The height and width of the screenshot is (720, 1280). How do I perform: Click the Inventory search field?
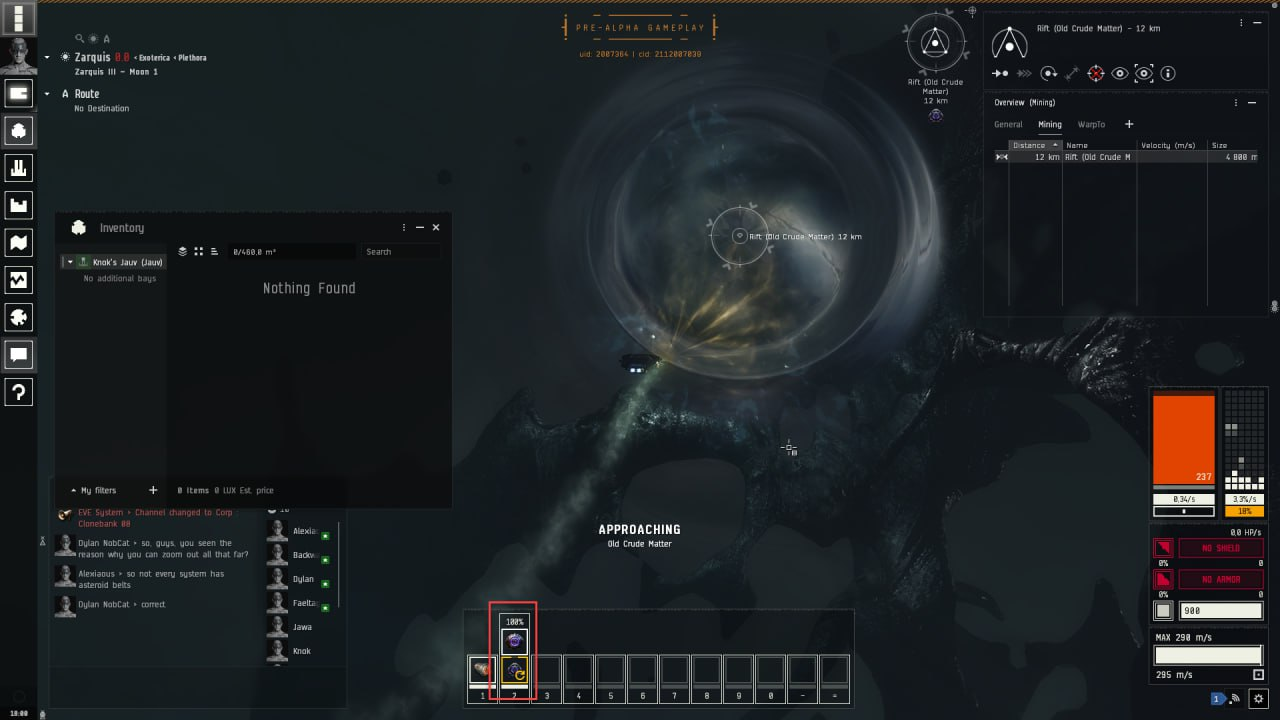pos(400,252)
